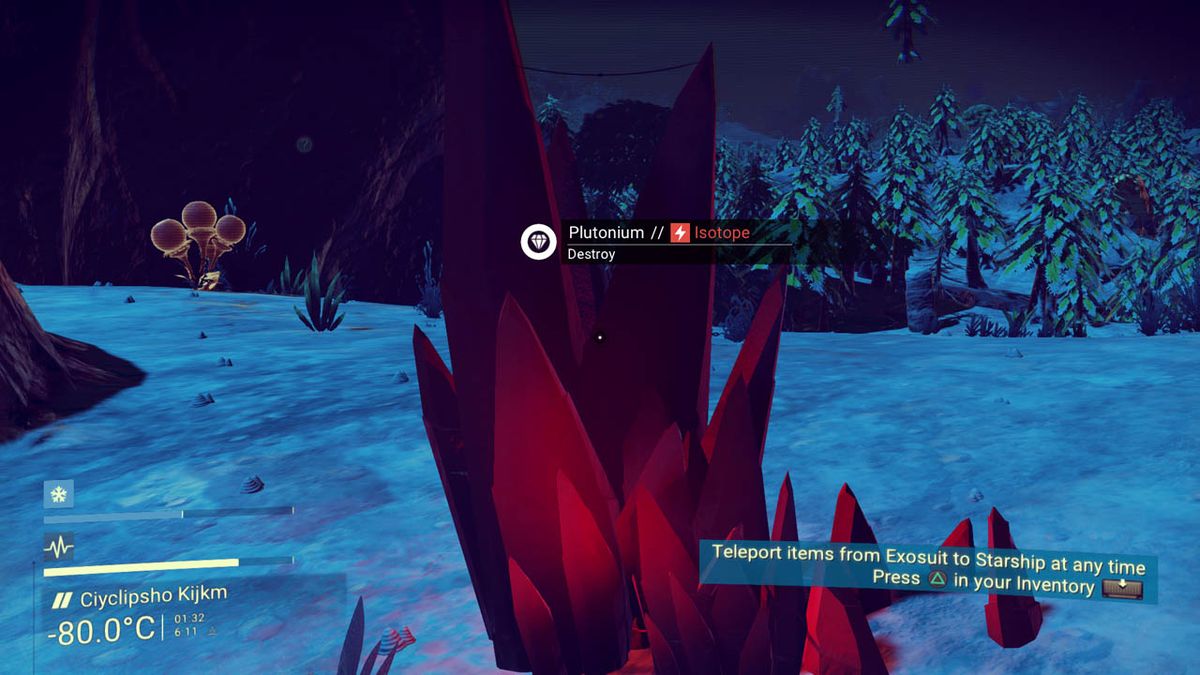The image size is (1200, 675).
Task: Click the life support heartbeat icon
Action: [x=58, y=546]
